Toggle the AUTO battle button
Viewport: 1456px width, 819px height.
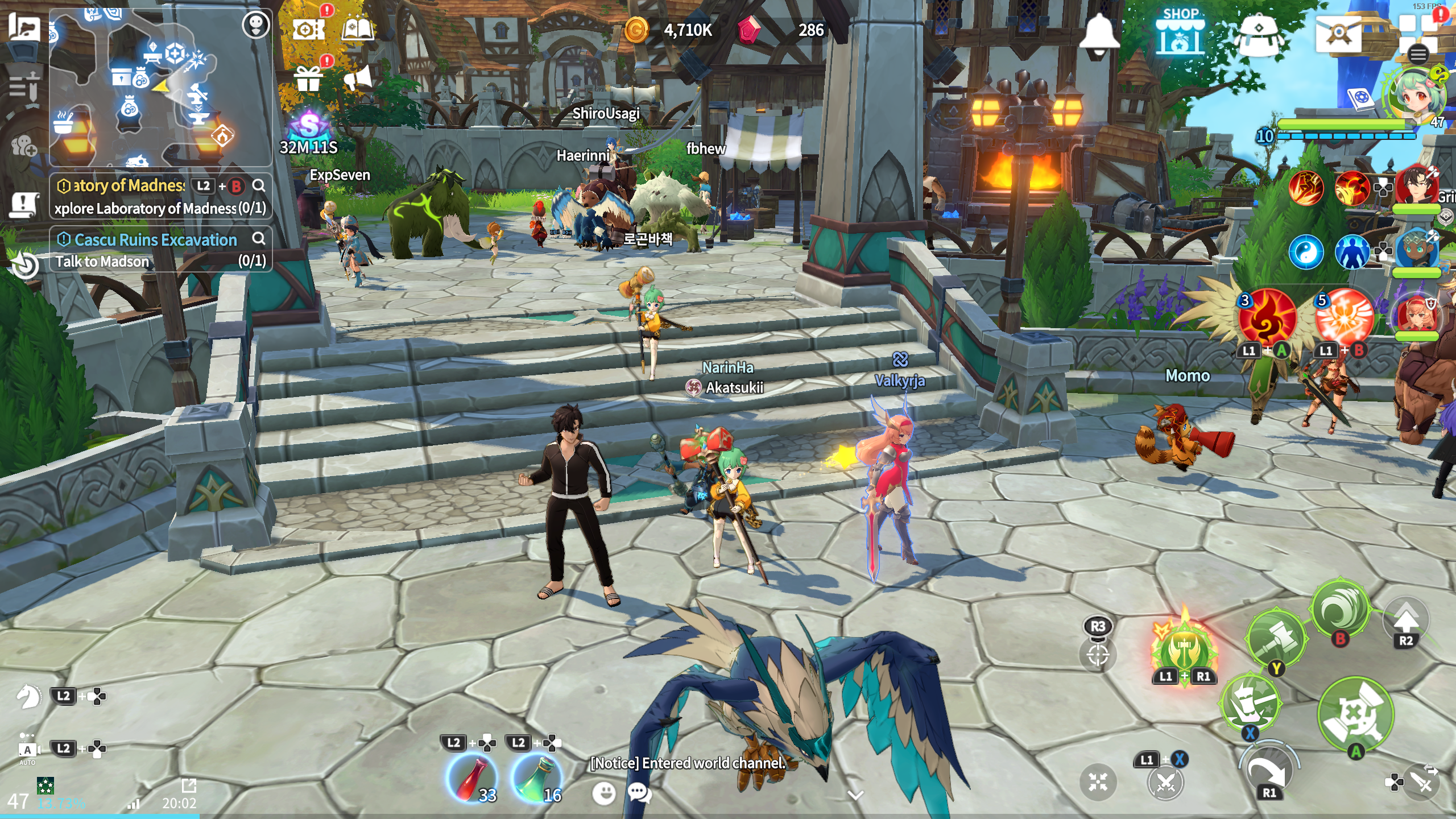pos(27,751)
